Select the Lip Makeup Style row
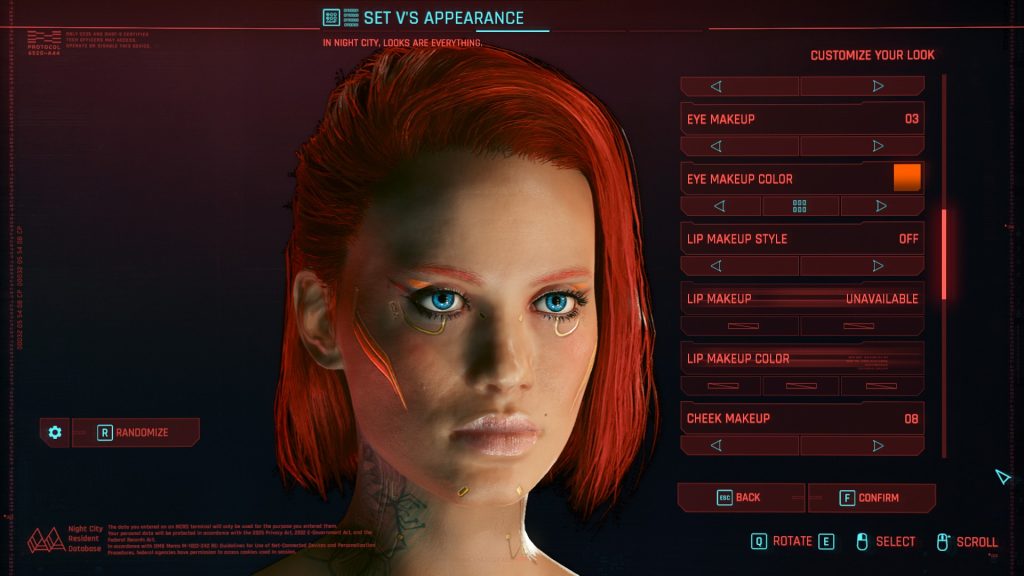 (x=802, y=239)
